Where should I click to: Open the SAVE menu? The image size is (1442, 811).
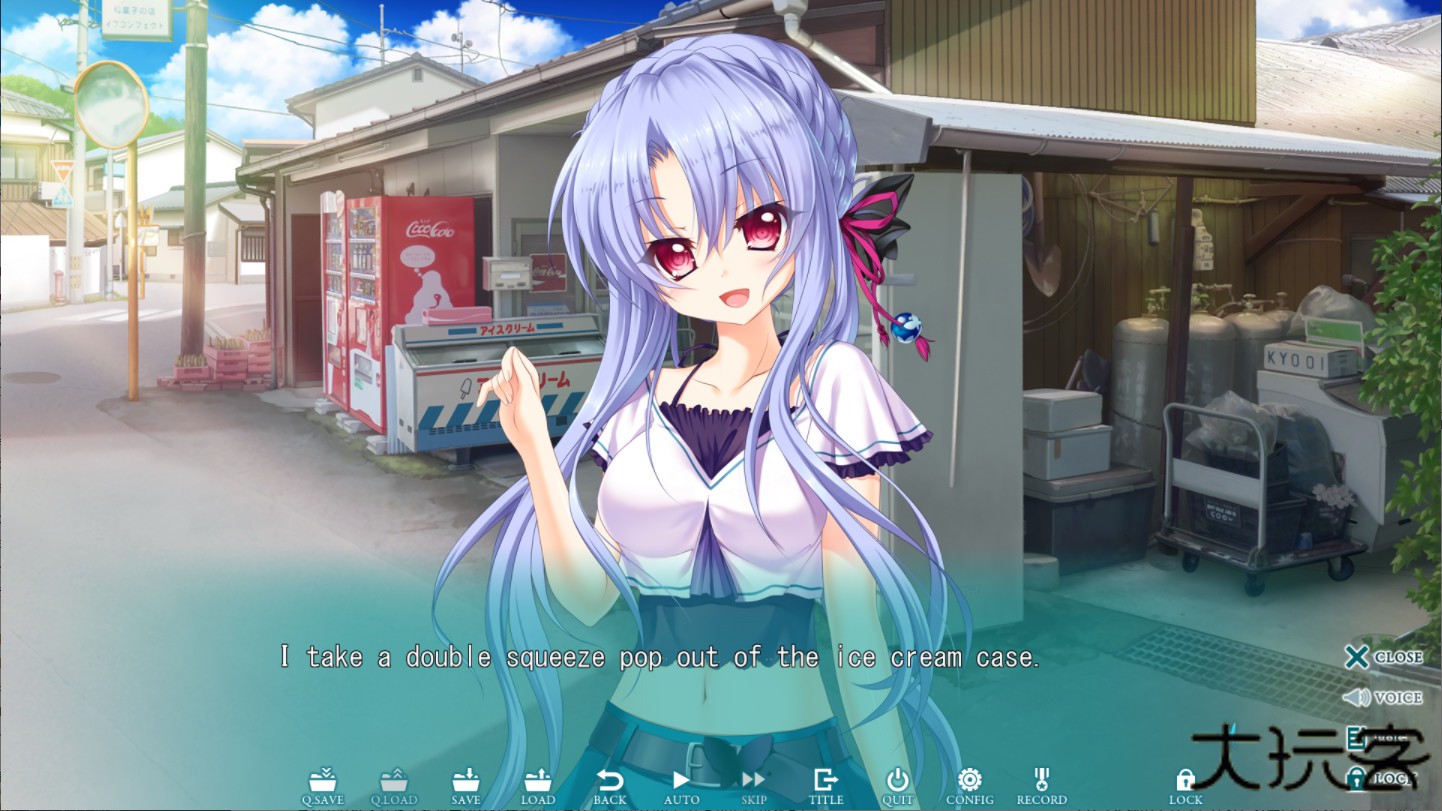pyautogui.click(x=465, y=786)
